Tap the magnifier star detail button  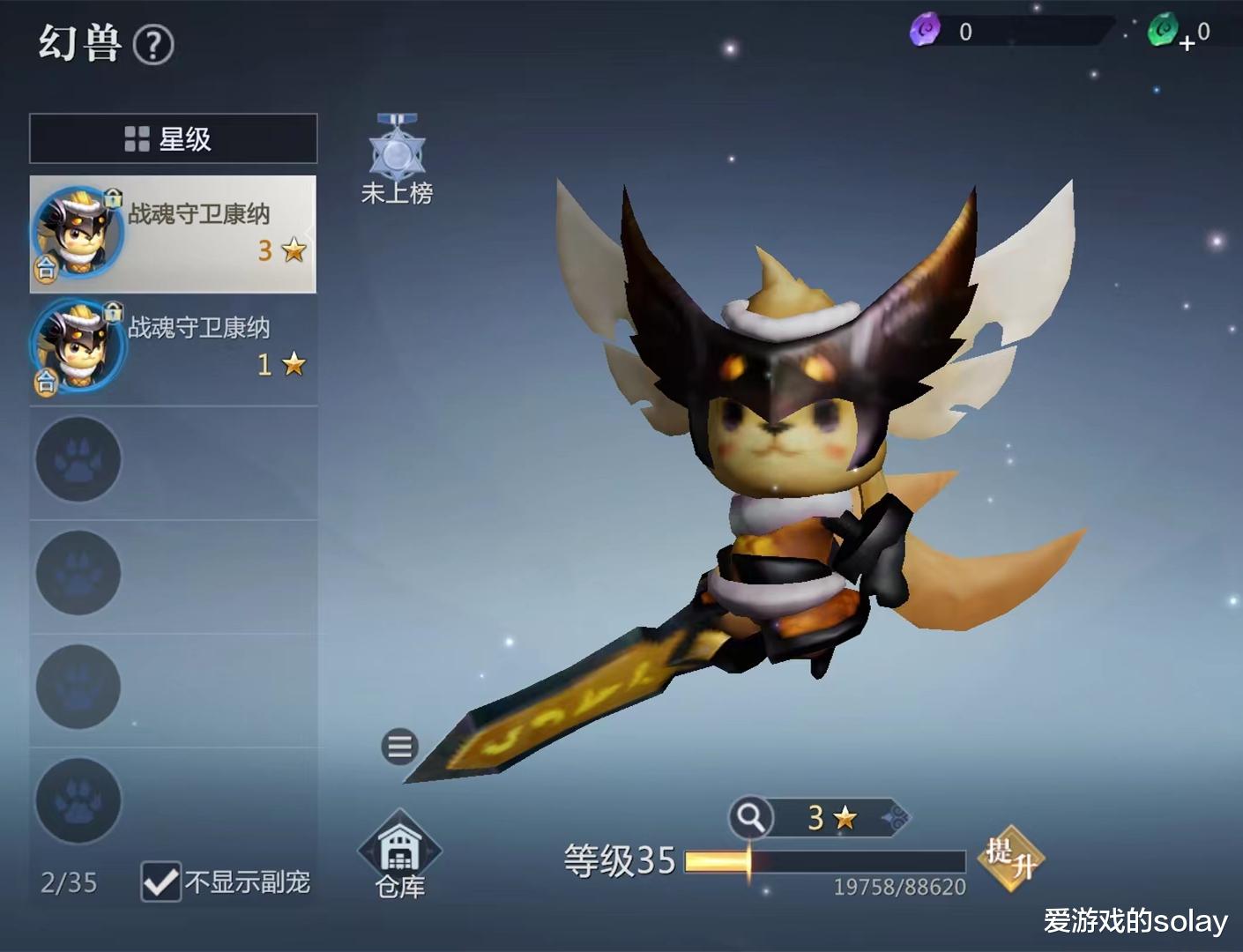[x=751, y=818]
